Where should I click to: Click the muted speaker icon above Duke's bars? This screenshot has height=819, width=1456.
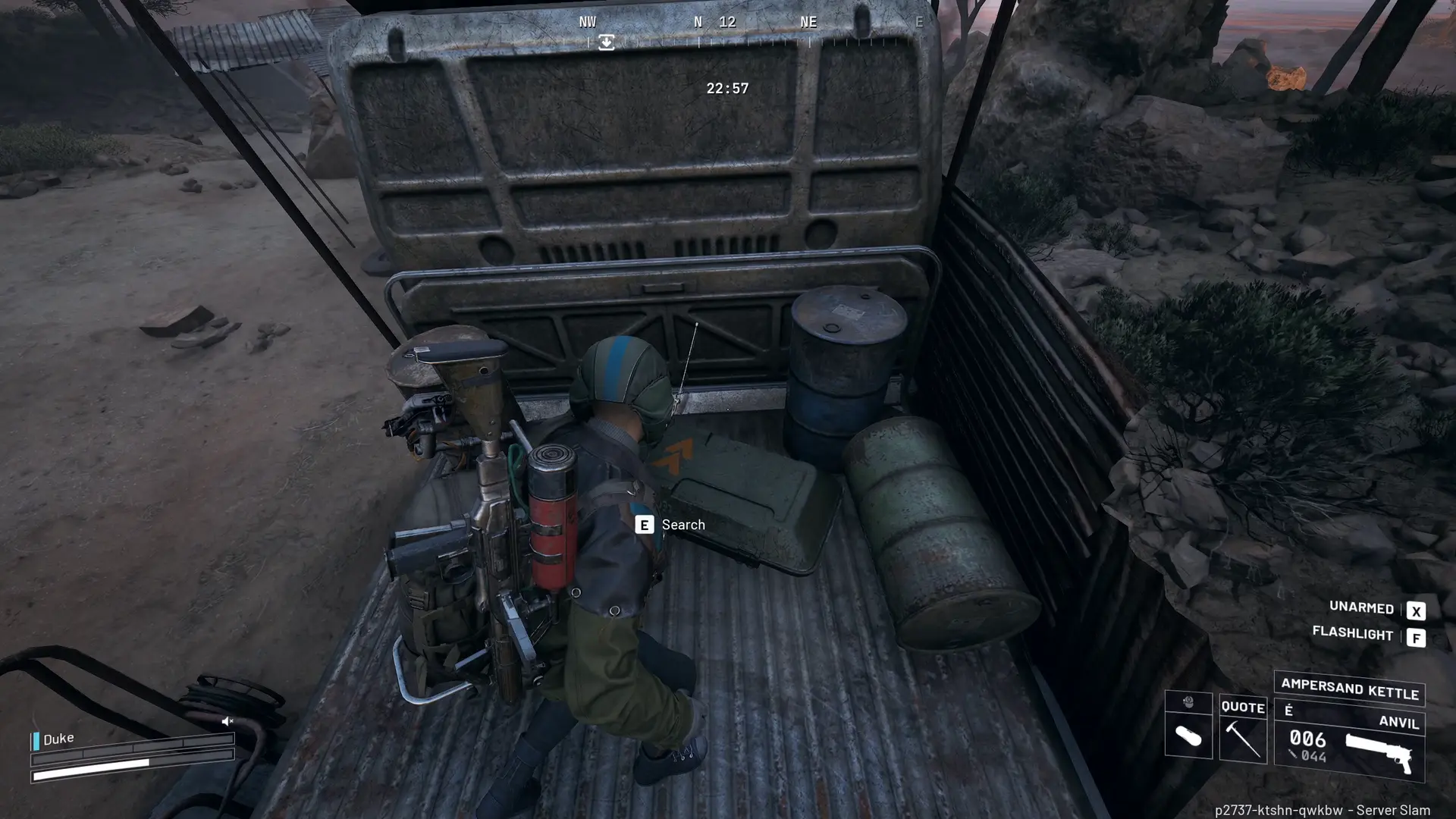pos(227,721)
